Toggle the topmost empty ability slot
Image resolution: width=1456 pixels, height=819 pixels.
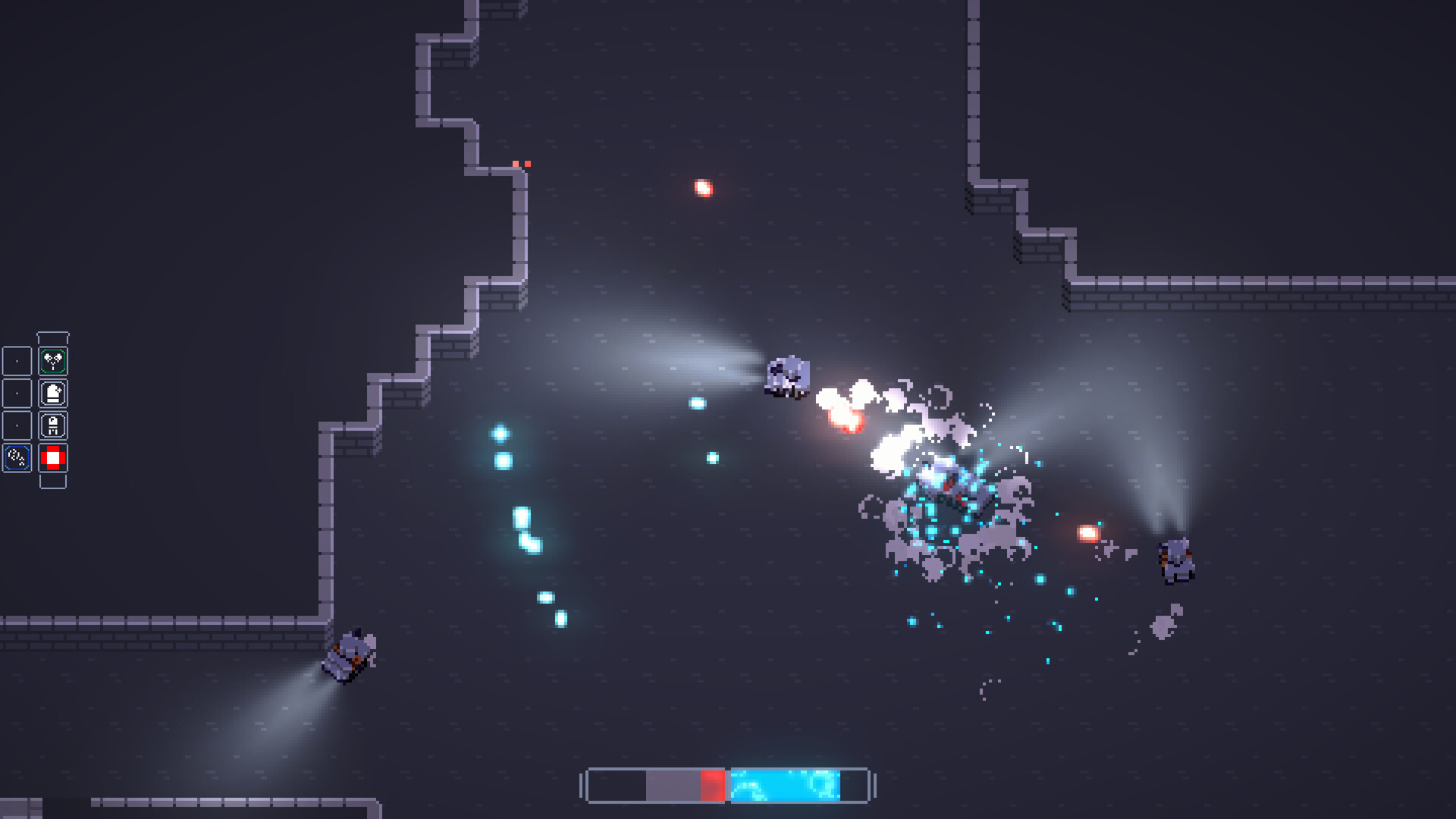[x=17, y=360]
